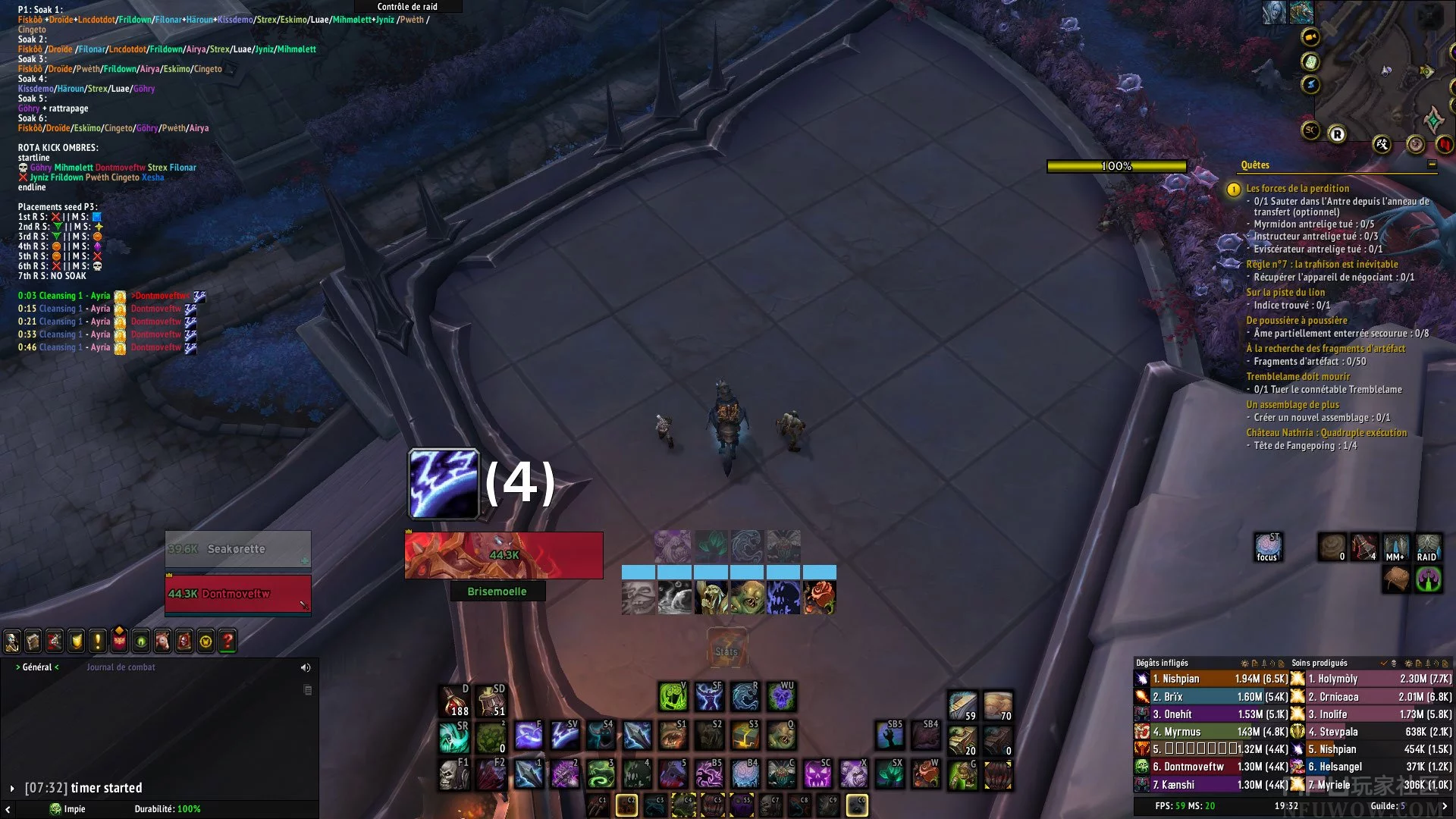Select the Général chat tab
This screenshot has height=819, width=1456.
tap(37, 667)
